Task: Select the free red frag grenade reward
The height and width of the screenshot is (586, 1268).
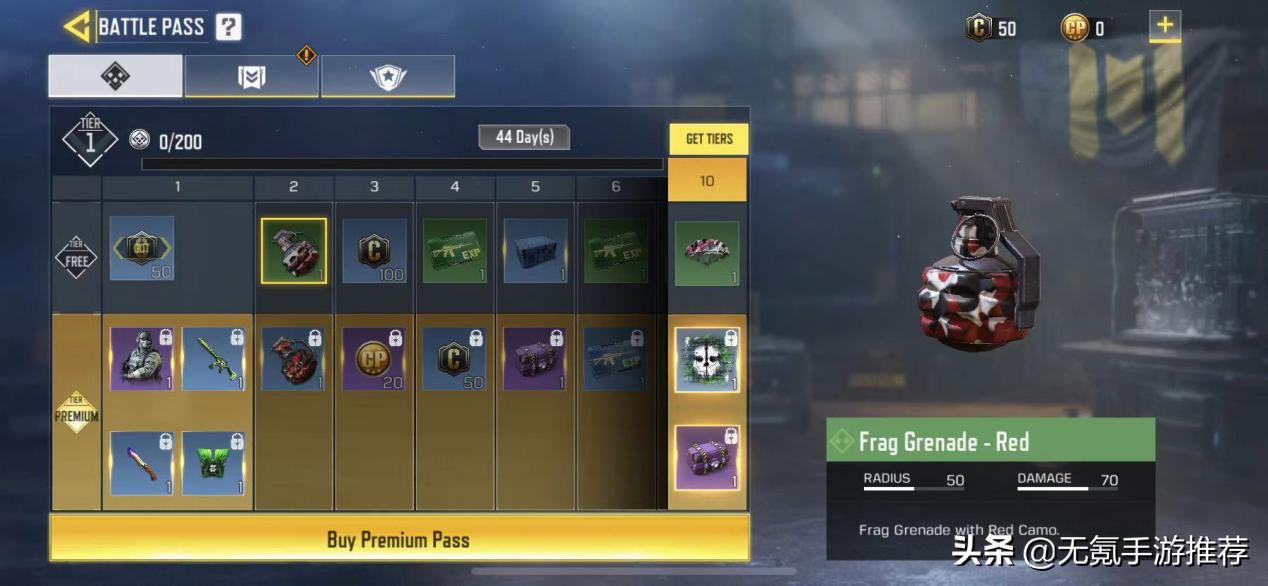Action: click(x=294, y=251)
